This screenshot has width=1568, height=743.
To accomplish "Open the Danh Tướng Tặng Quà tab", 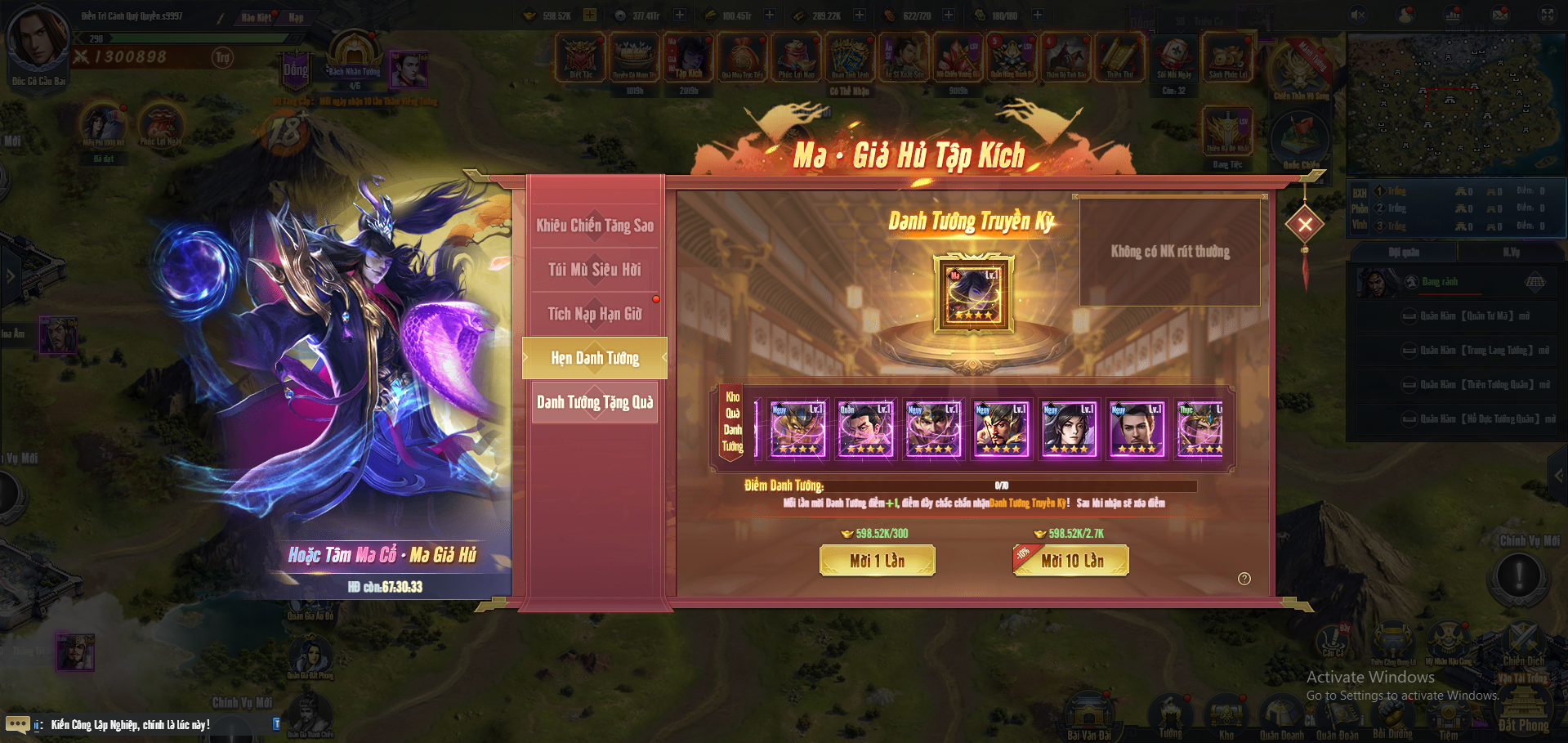I will coord(595,402).
